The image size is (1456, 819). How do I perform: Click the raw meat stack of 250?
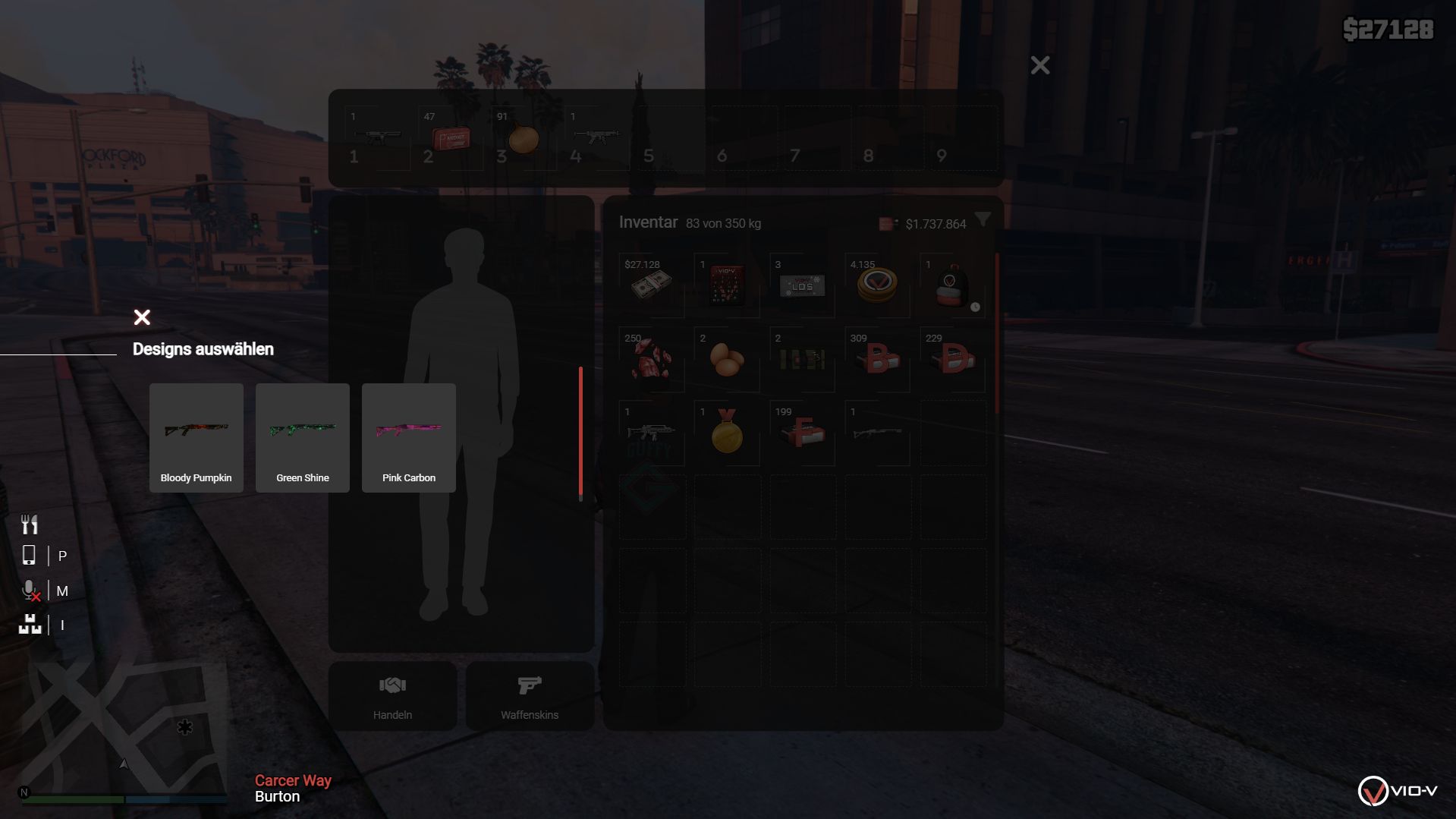pos(651,359)
